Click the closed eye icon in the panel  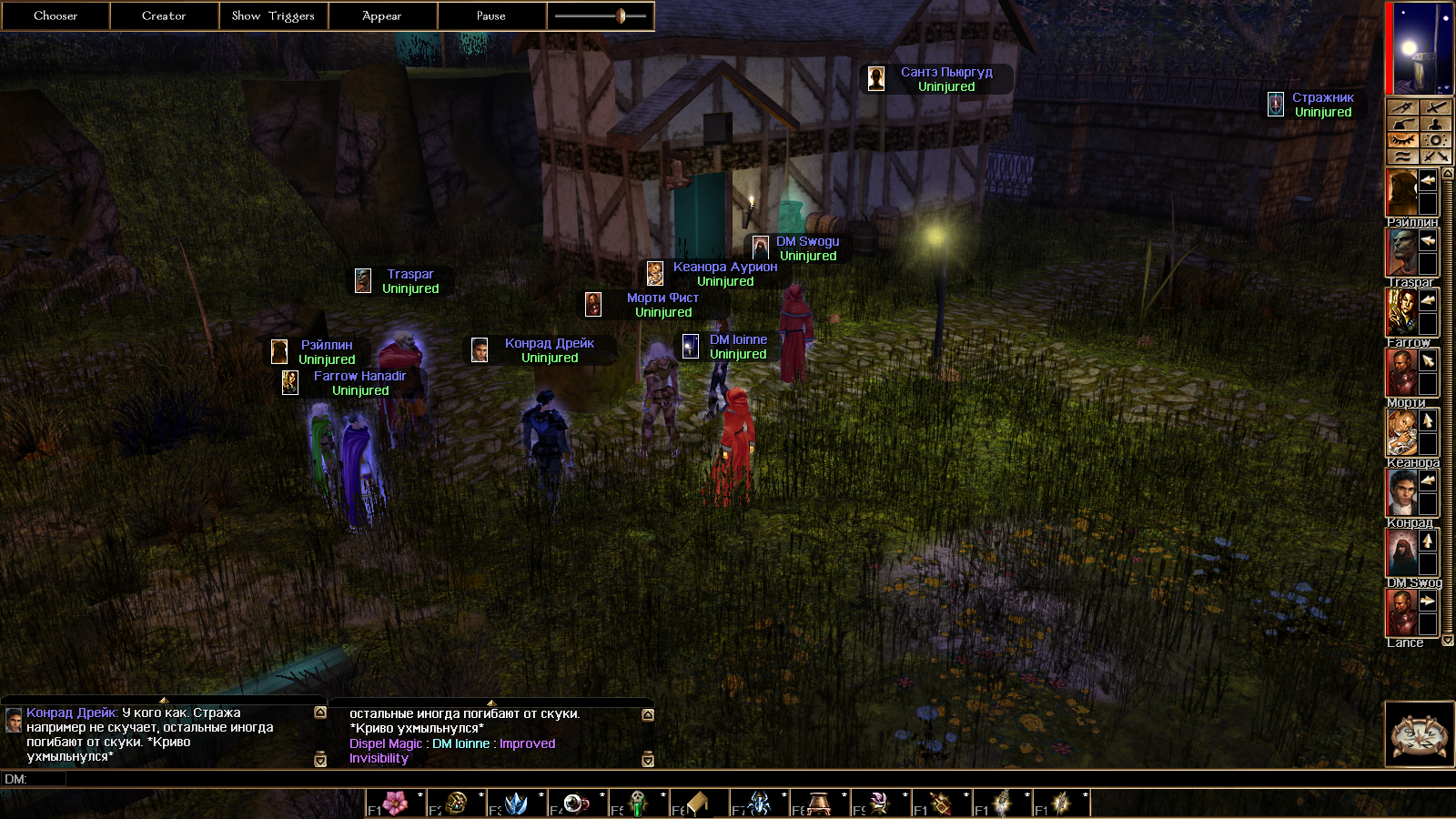1402,140
